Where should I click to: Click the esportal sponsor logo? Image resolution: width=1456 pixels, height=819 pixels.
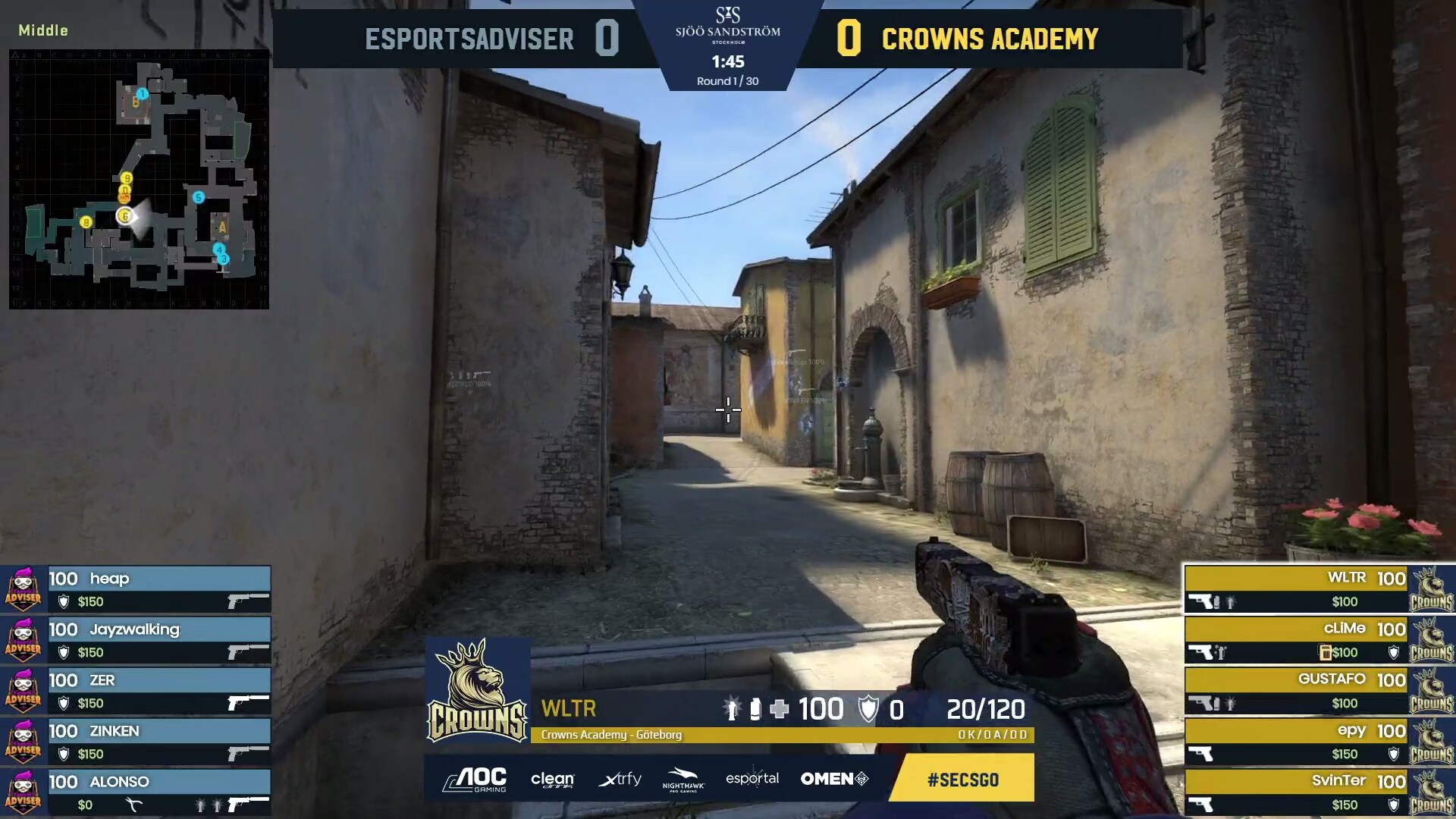coord(752,779)
